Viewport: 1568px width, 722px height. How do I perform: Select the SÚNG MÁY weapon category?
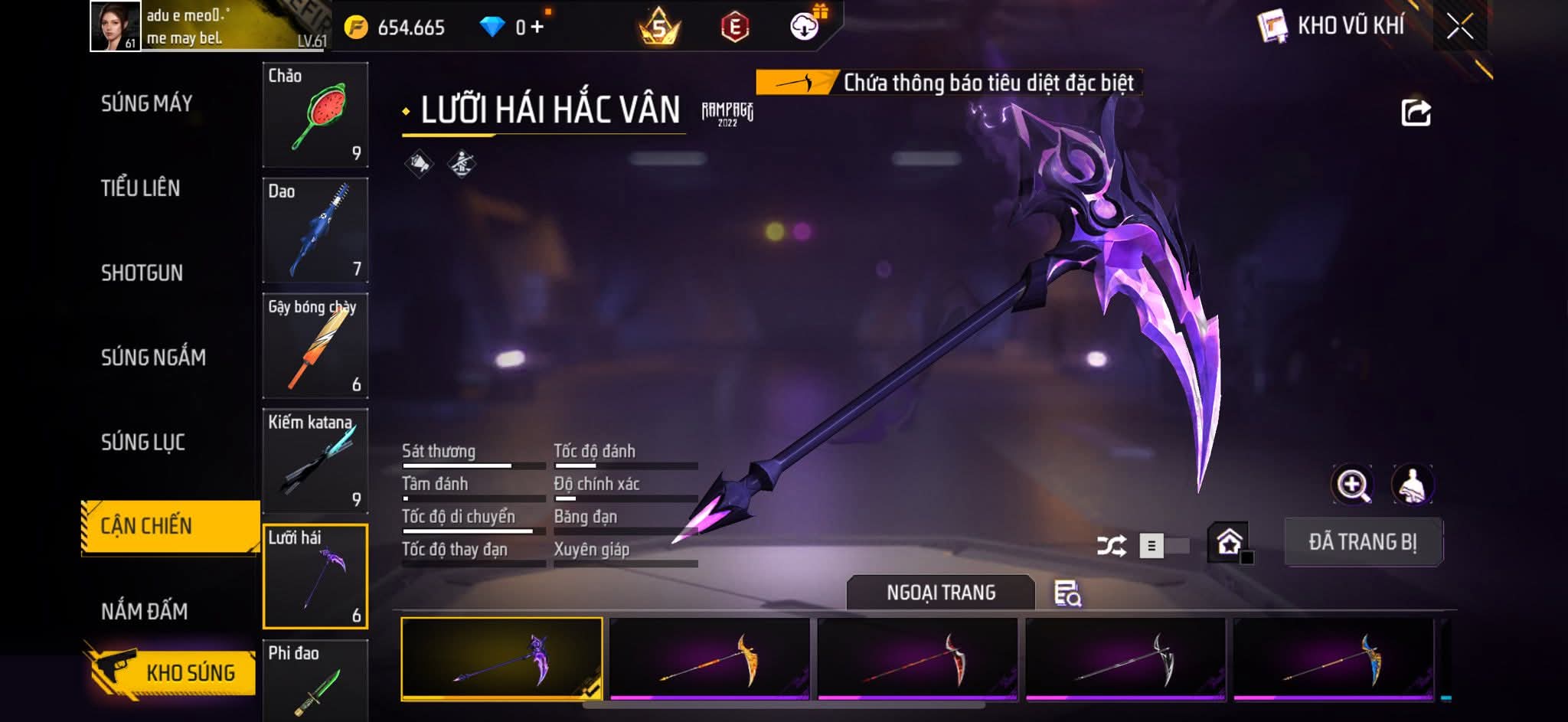click(146, 103)
